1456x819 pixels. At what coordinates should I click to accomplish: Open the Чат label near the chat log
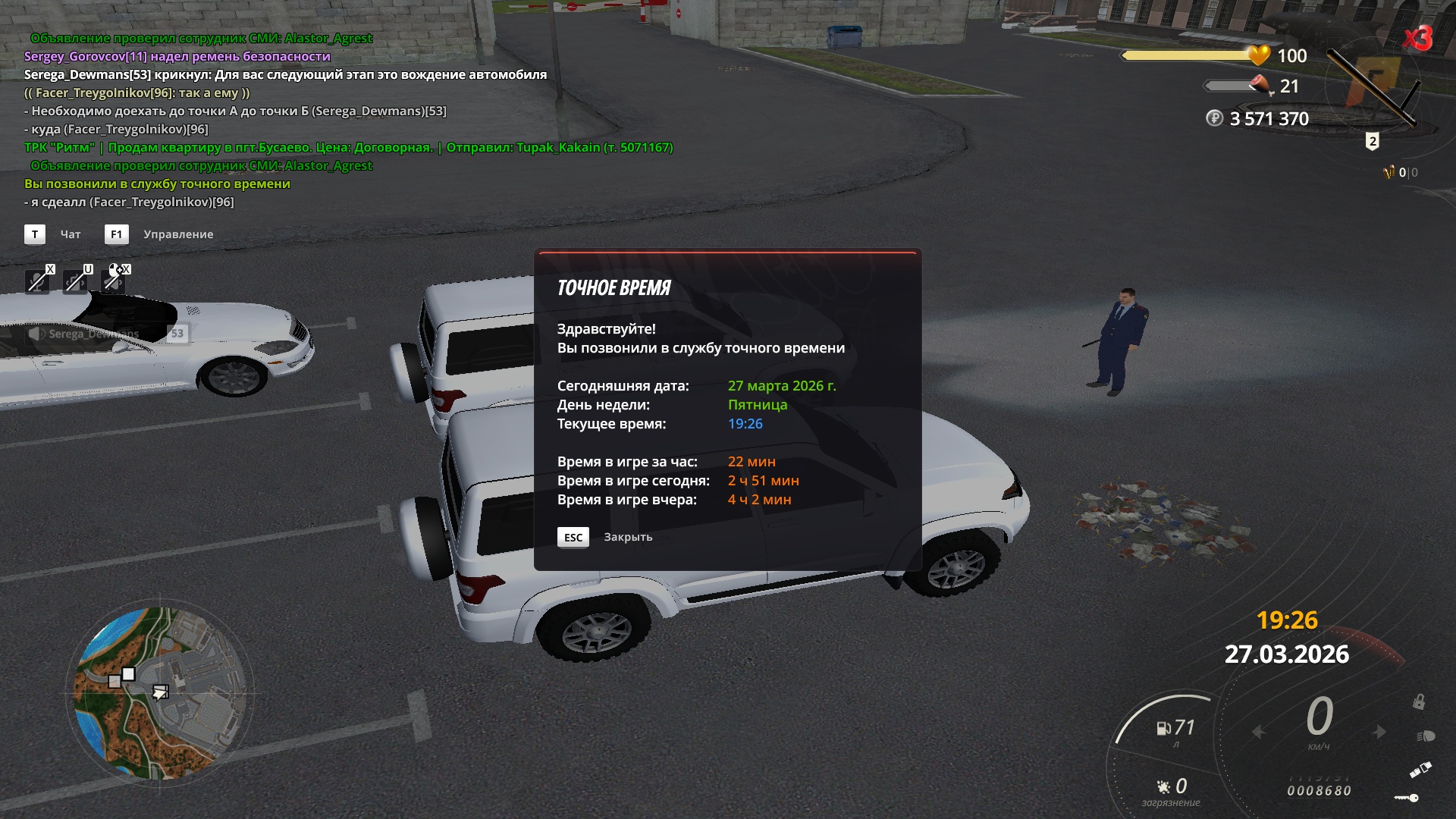click(71, 234)
